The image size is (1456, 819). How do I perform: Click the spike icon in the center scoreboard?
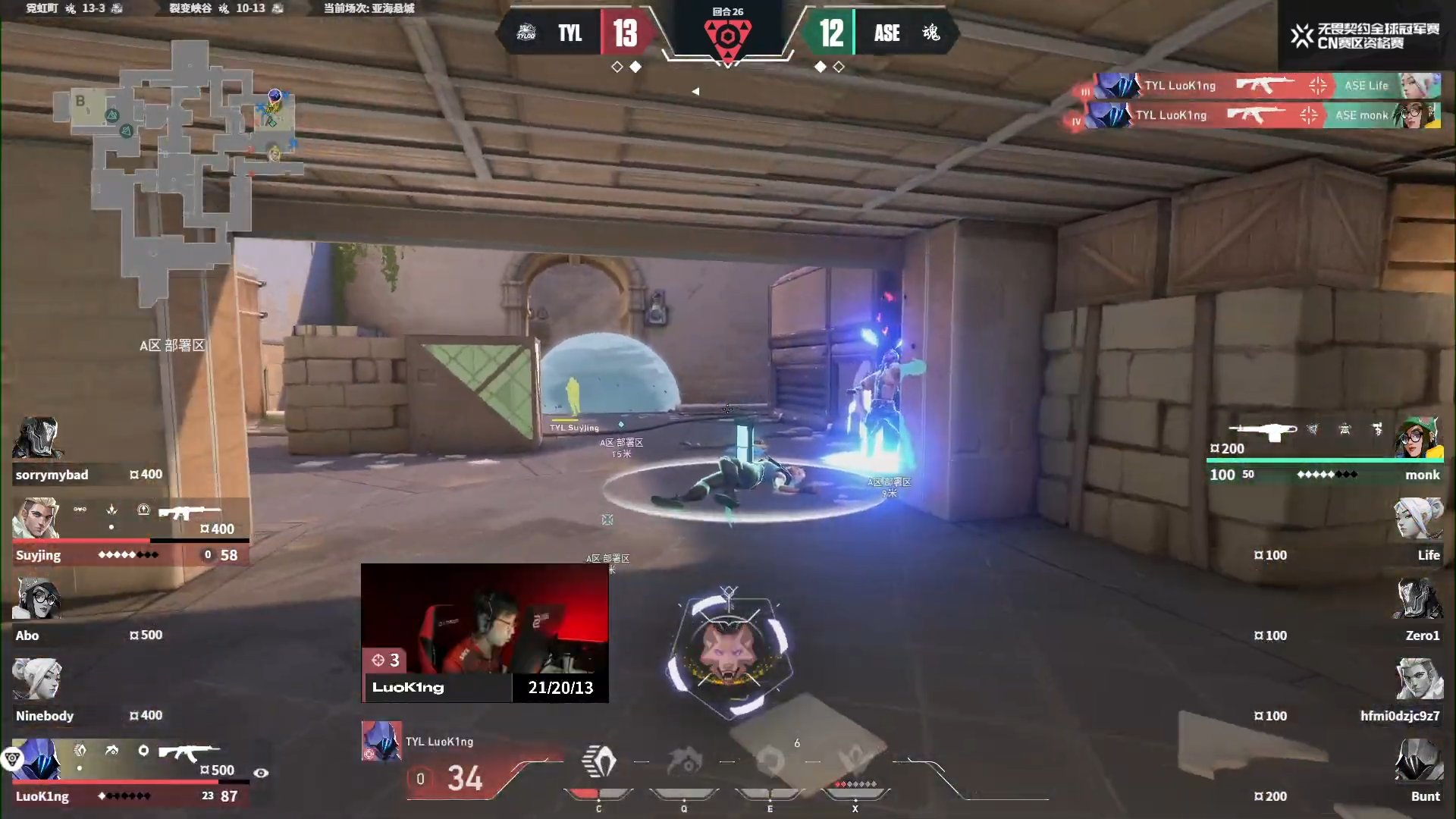click(730, 34)
